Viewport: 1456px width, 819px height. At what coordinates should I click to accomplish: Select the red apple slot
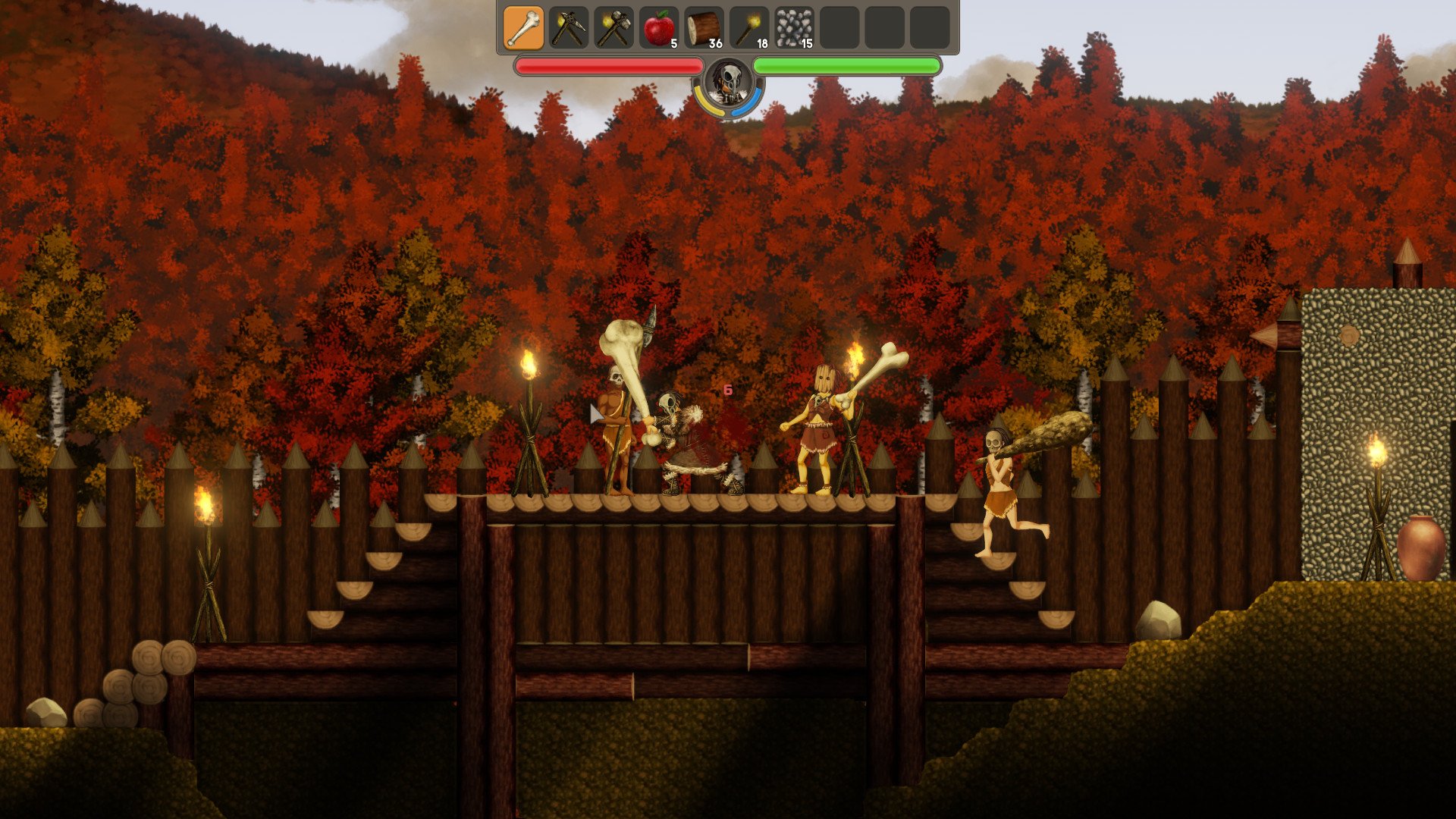click(659, 28)
